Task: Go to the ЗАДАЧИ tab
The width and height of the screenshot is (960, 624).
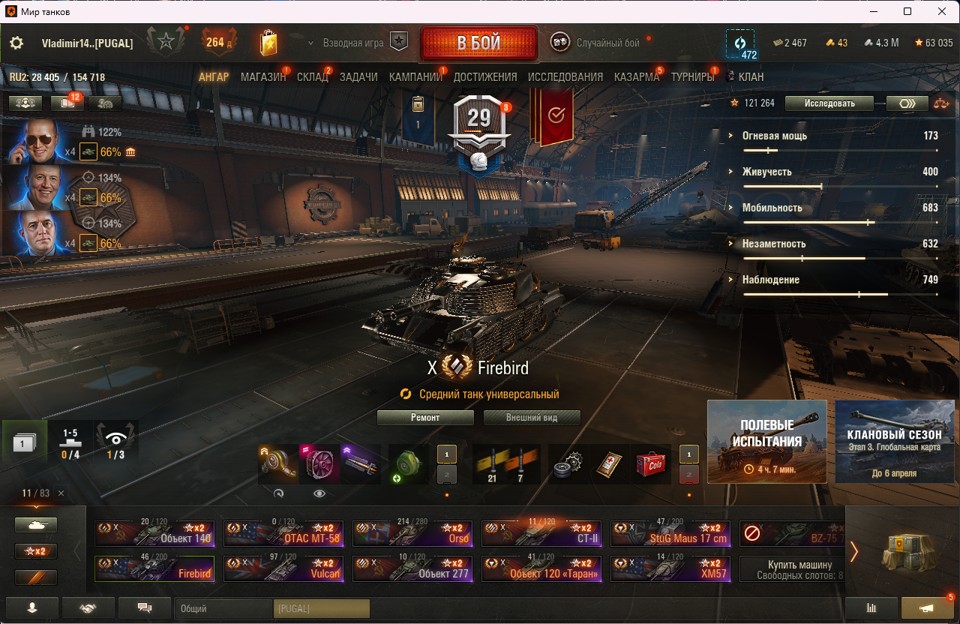Action: coord(358,77)
